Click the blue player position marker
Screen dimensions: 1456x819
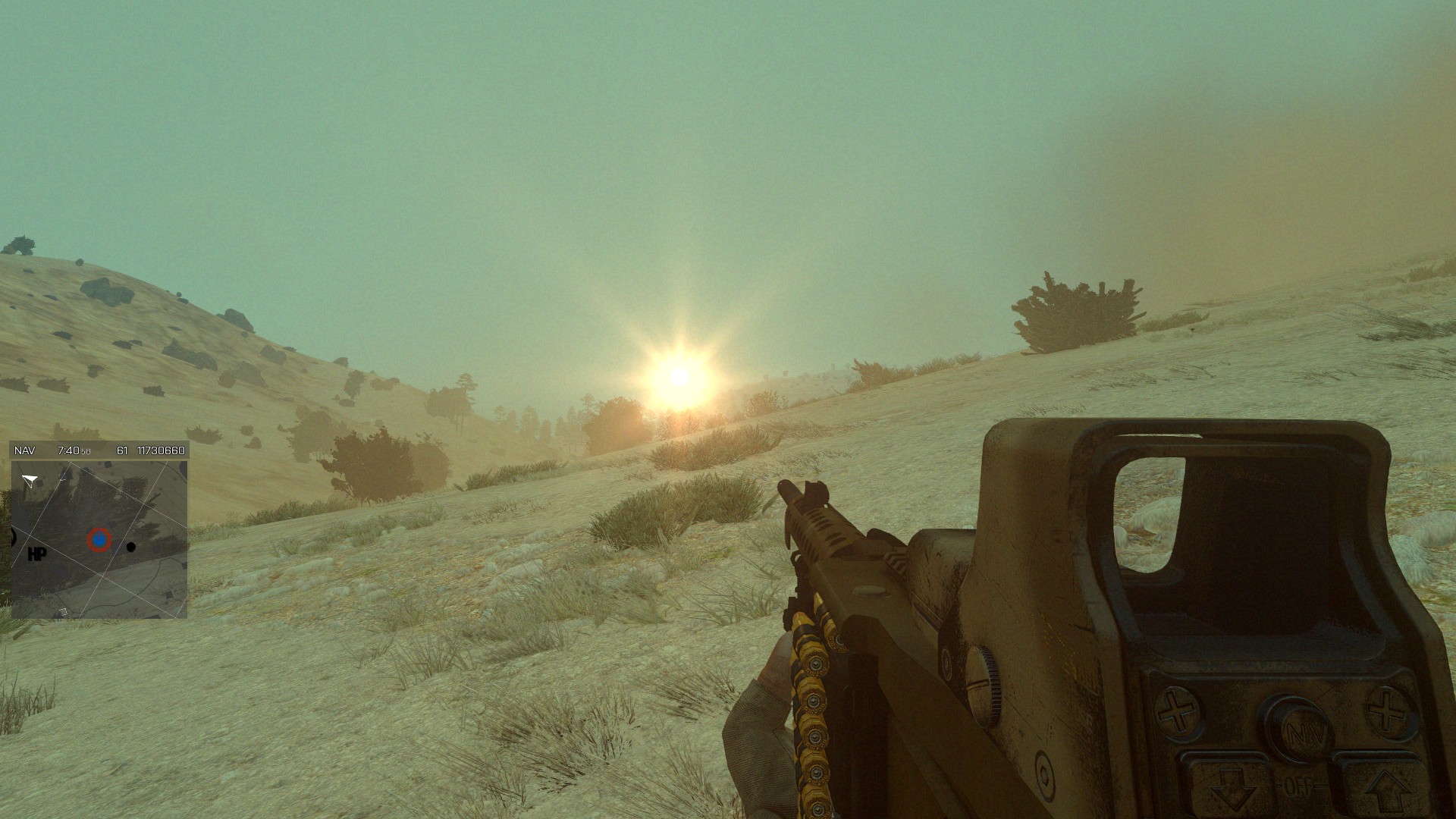pos(99,540)
